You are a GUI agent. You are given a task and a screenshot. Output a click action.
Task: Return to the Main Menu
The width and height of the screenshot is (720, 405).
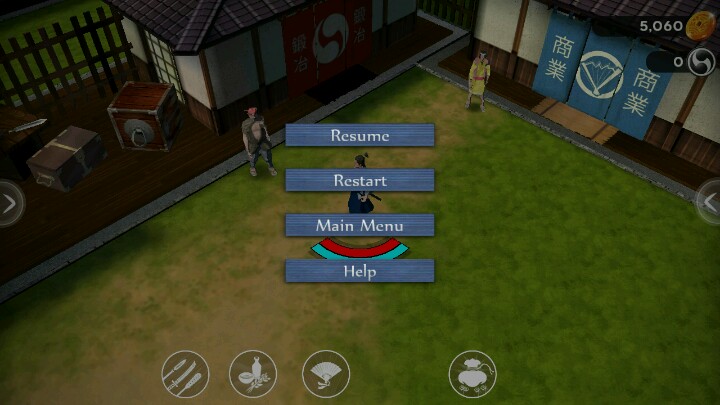point(360,225)
